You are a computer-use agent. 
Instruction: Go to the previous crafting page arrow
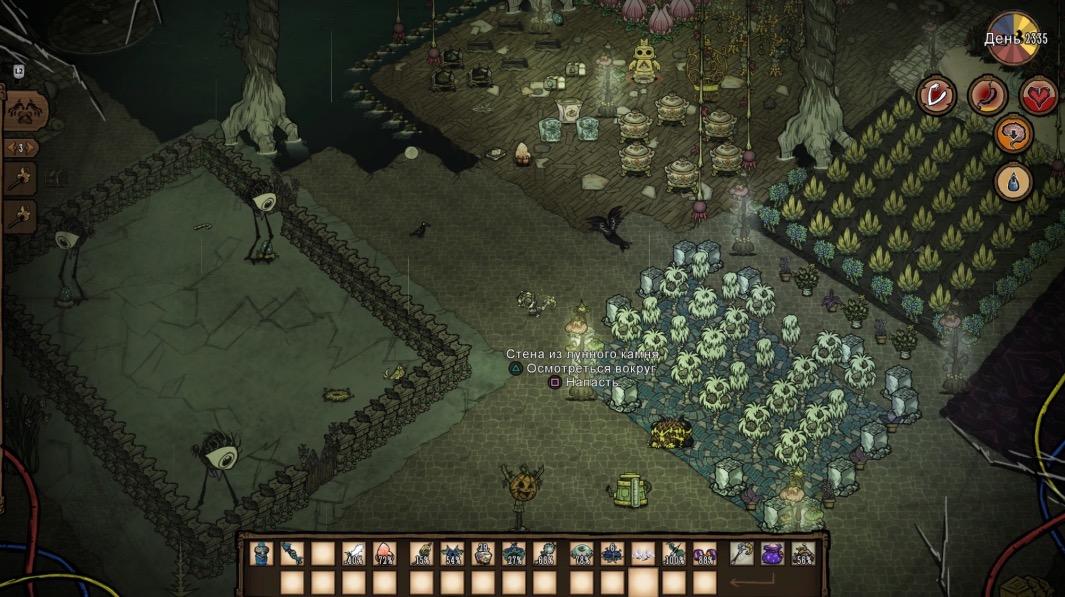click(x=10, y=148)
